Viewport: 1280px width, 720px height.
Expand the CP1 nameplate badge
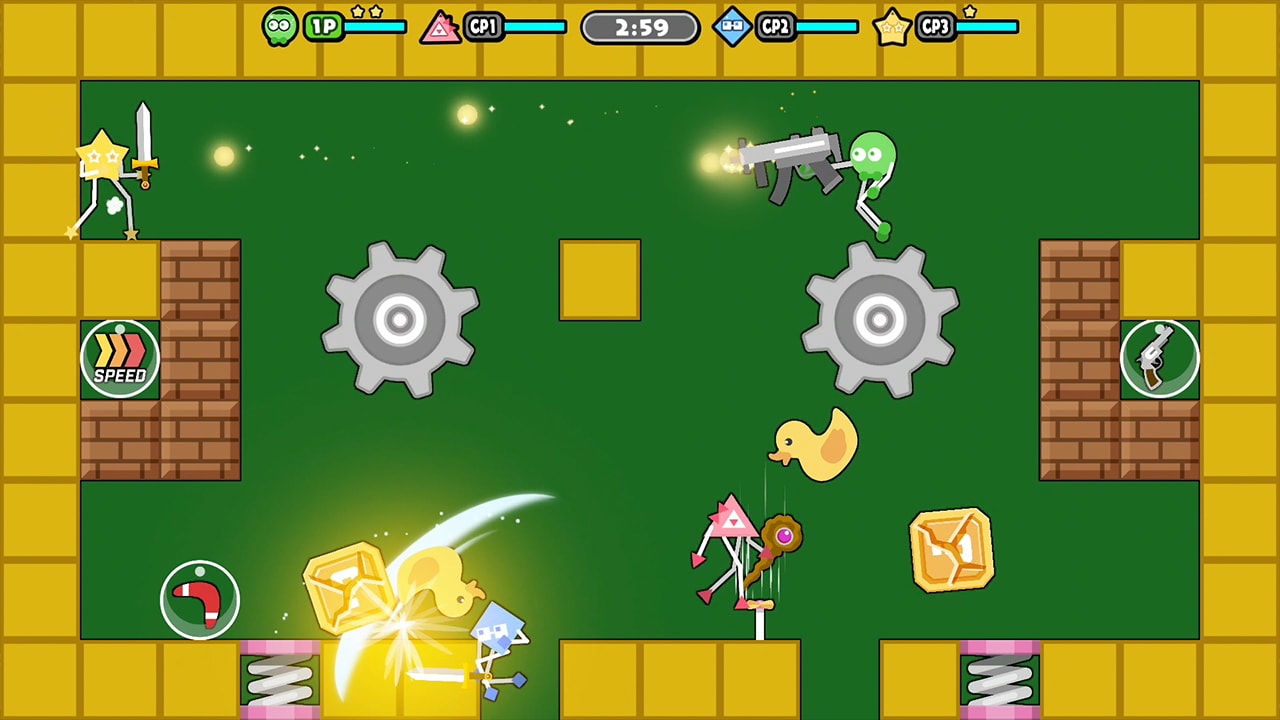[x=484, y=27]
